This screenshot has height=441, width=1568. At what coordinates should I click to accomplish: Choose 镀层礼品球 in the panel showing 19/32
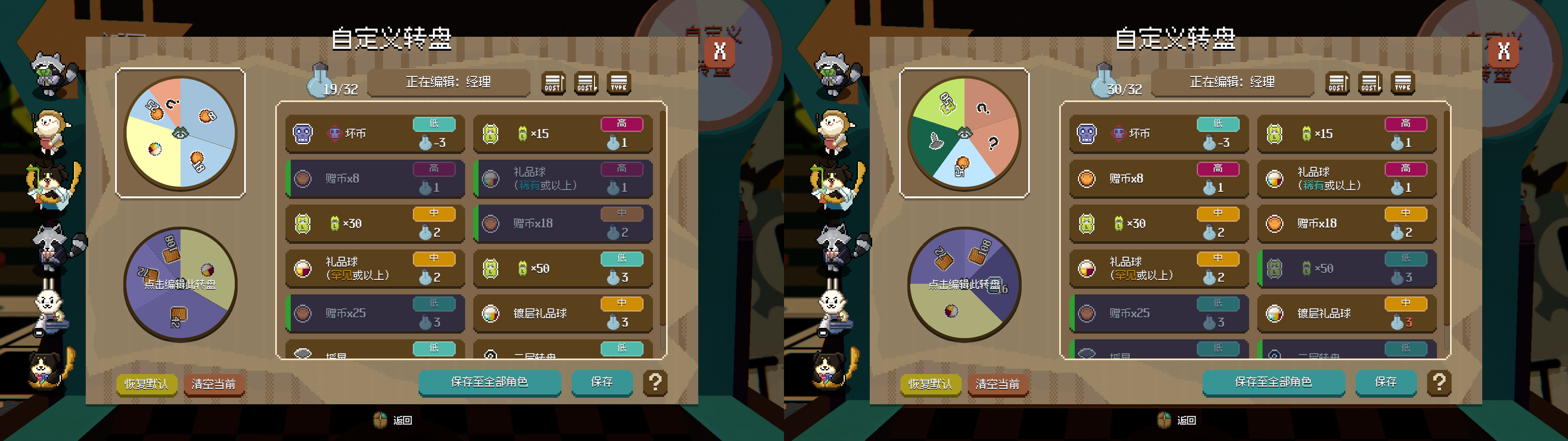pos(563,314)
